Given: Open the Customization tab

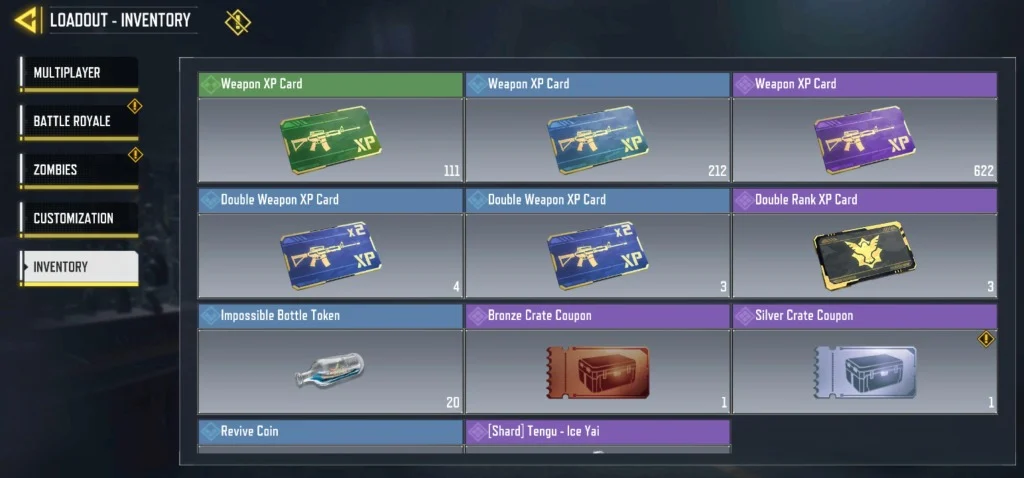Looking at the screenshot, I should [78, 218].
